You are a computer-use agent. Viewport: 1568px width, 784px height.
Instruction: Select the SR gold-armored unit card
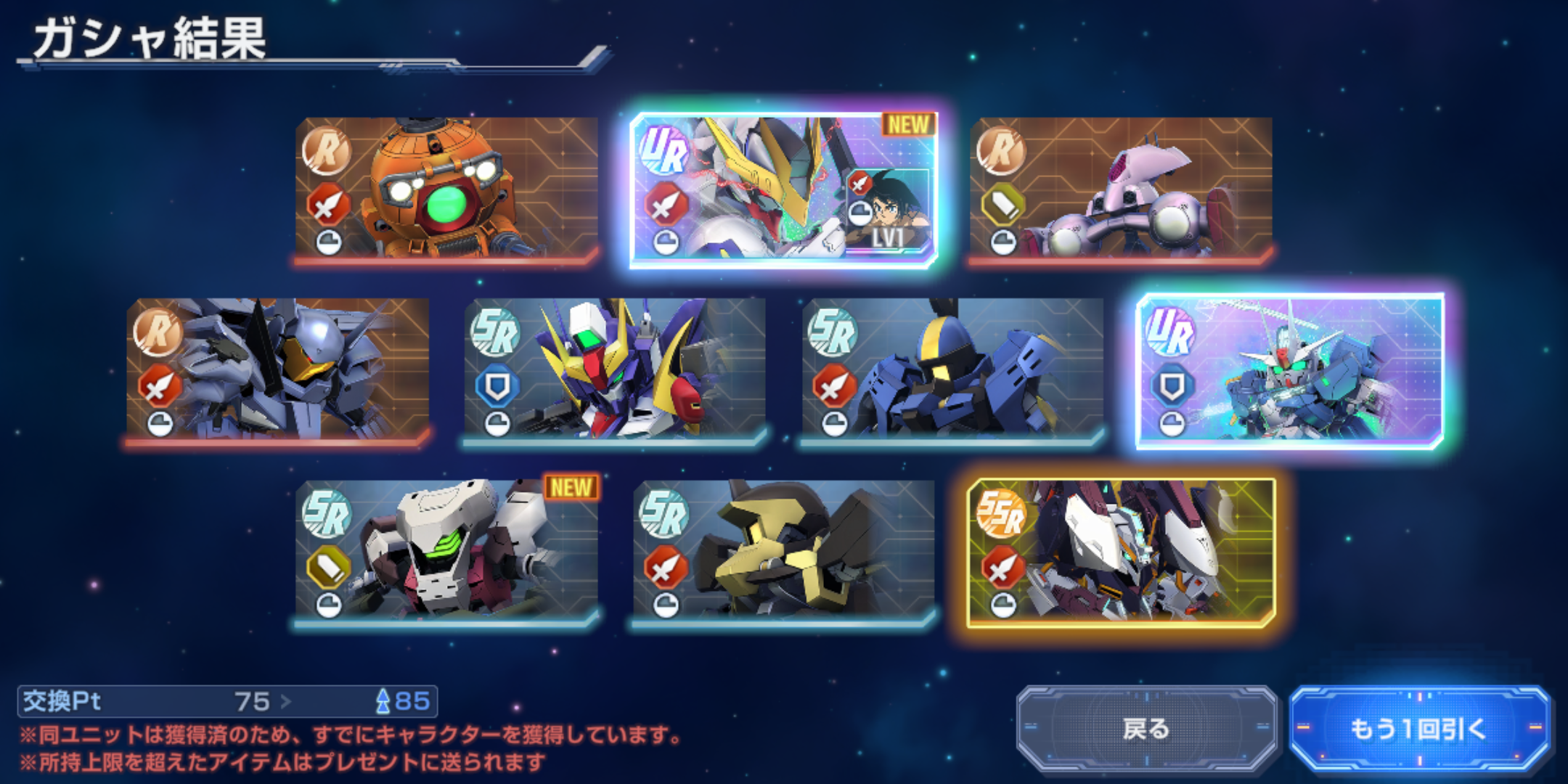click(783, 551)
